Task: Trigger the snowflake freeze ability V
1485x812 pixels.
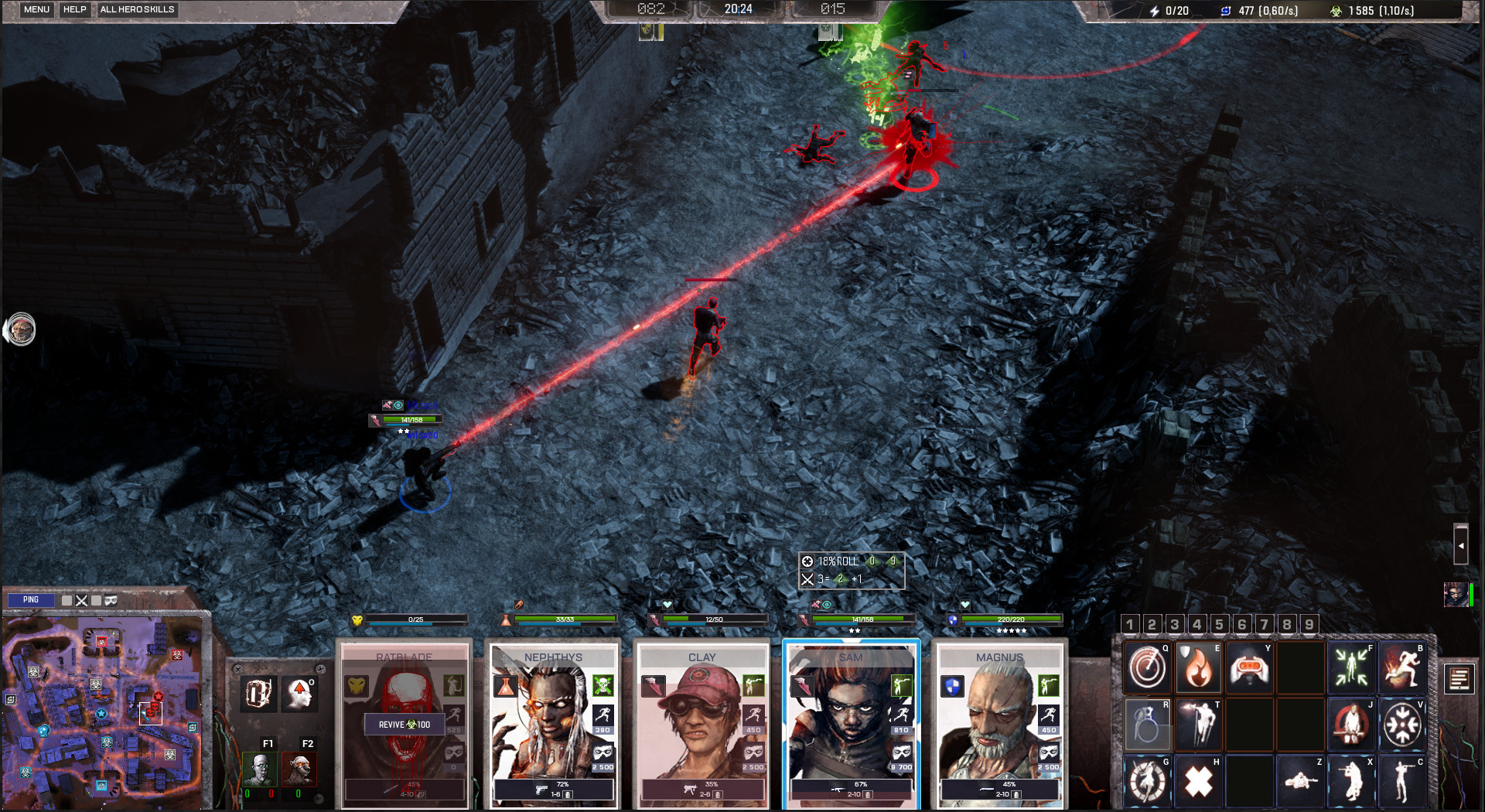Action: pos(1402,724)
